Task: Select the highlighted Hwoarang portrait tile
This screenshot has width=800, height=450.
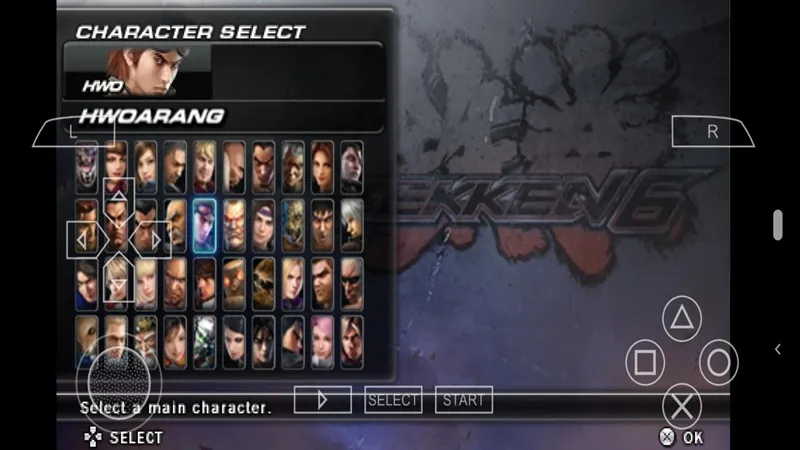Action: point(205,225)
